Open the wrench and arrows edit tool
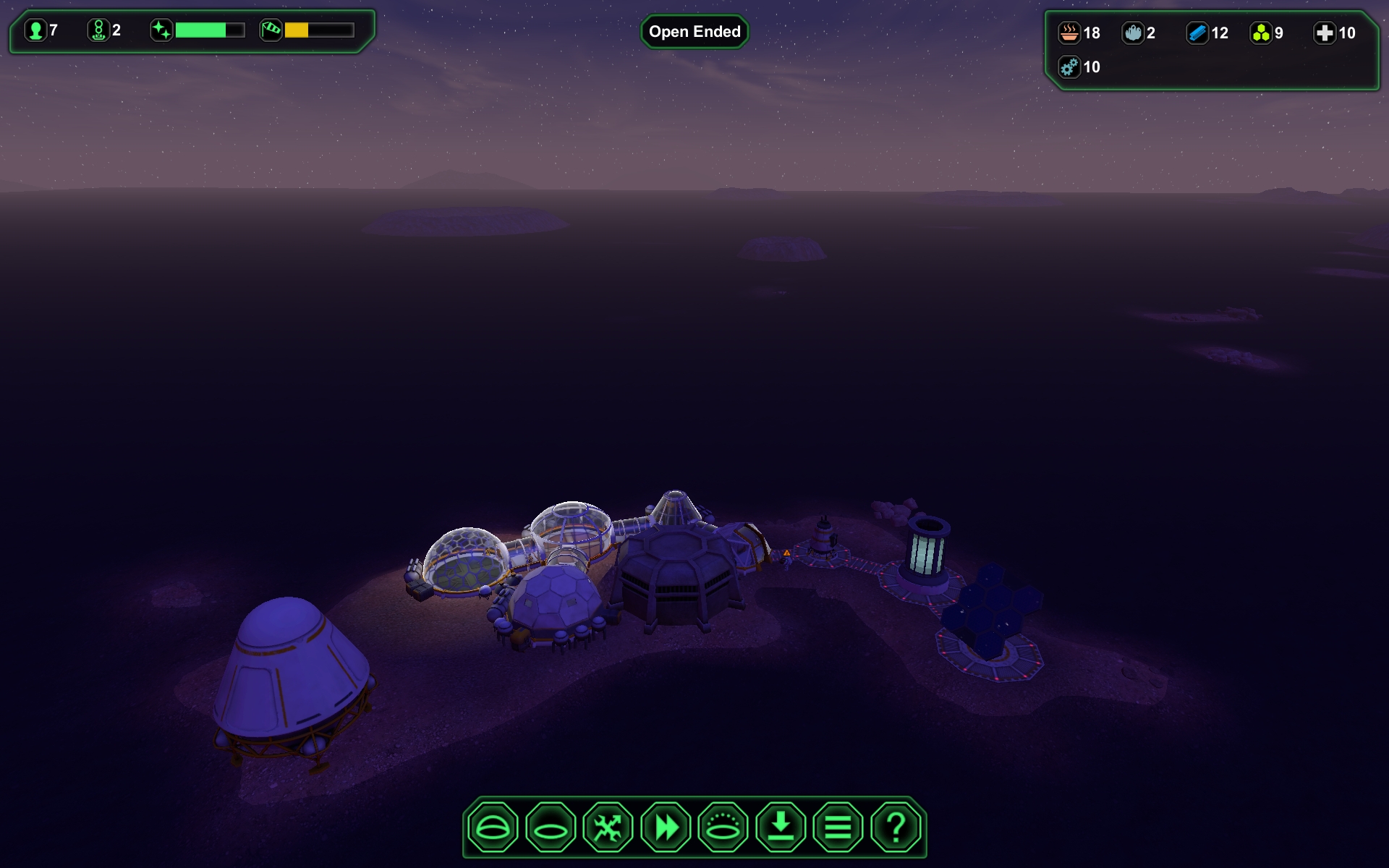The image size is (1389, 868). pos(608,827)
